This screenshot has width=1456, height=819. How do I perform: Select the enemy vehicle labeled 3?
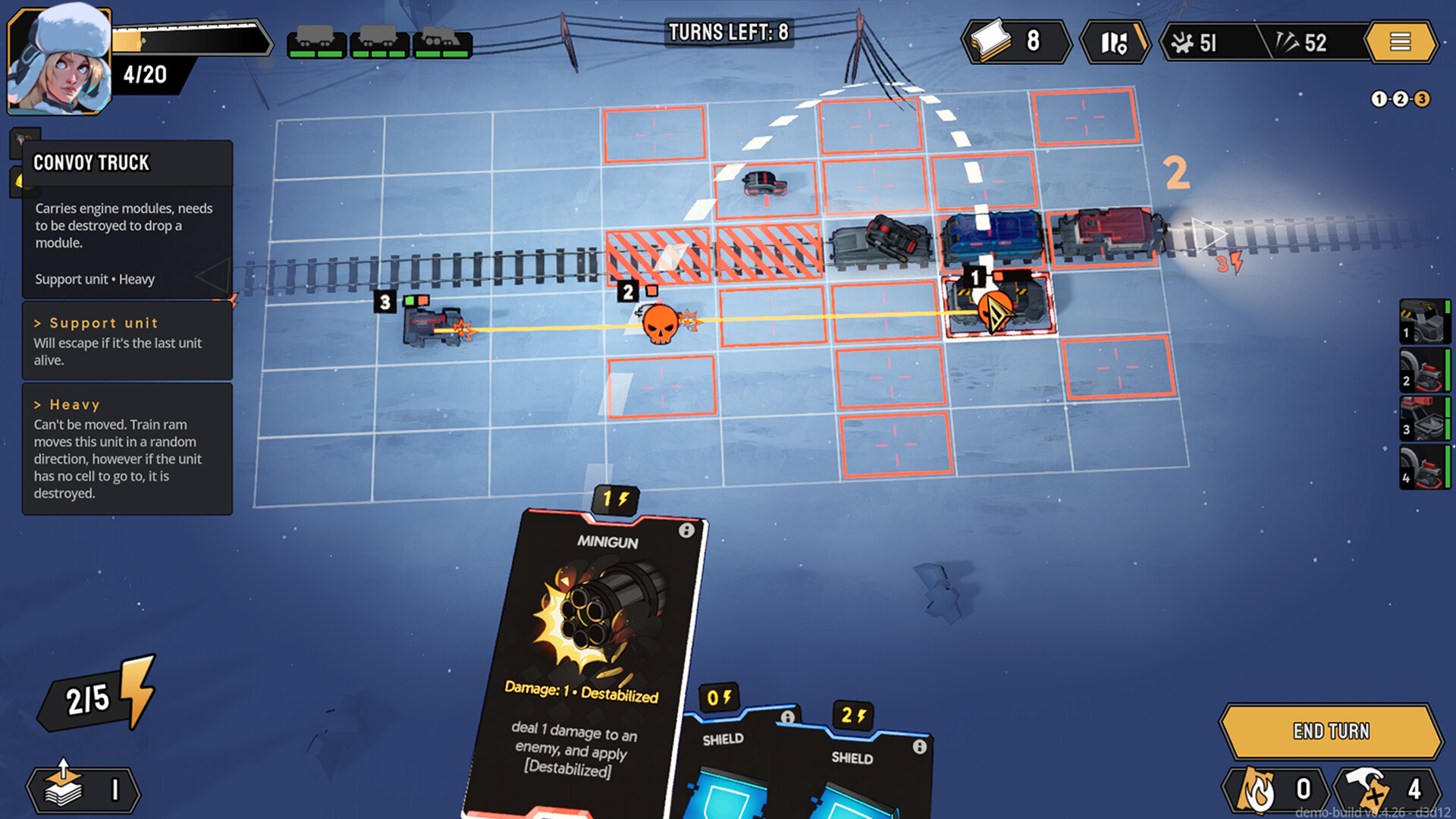point(432,326)
